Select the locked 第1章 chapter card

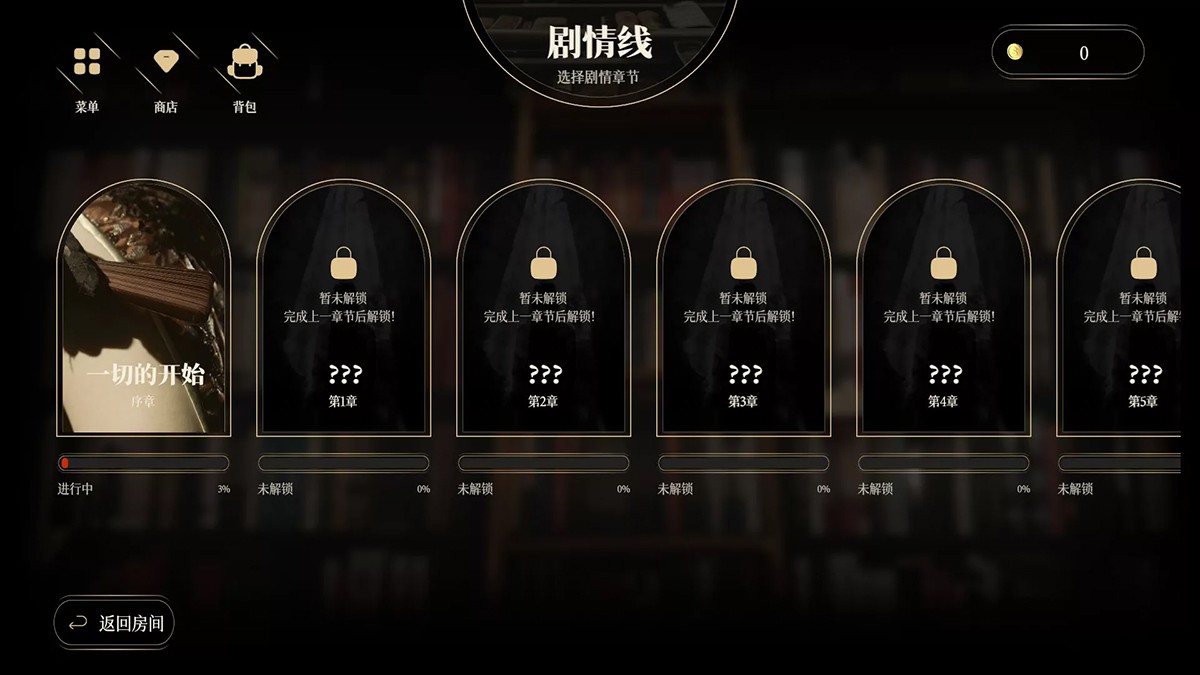(x=343, y=310)
